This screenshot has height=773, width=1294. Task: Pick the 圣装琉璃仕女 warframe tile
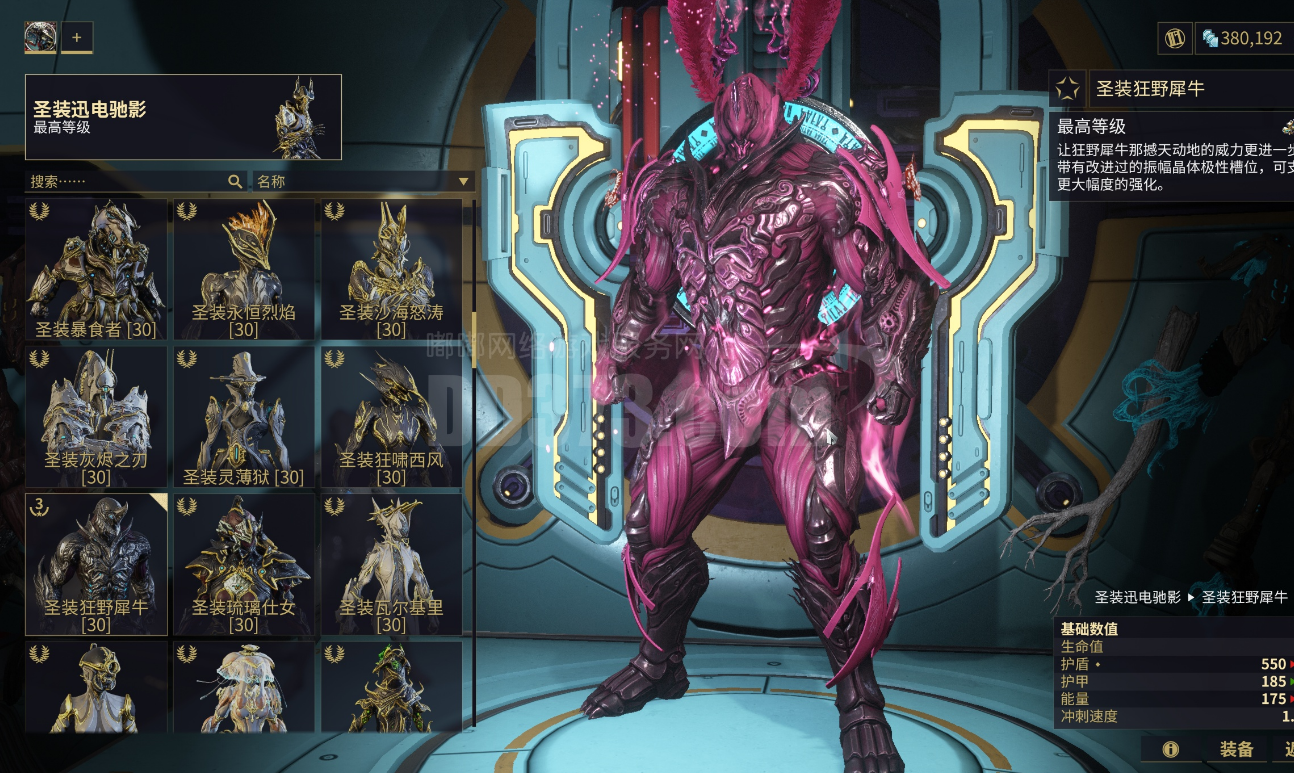244,564
